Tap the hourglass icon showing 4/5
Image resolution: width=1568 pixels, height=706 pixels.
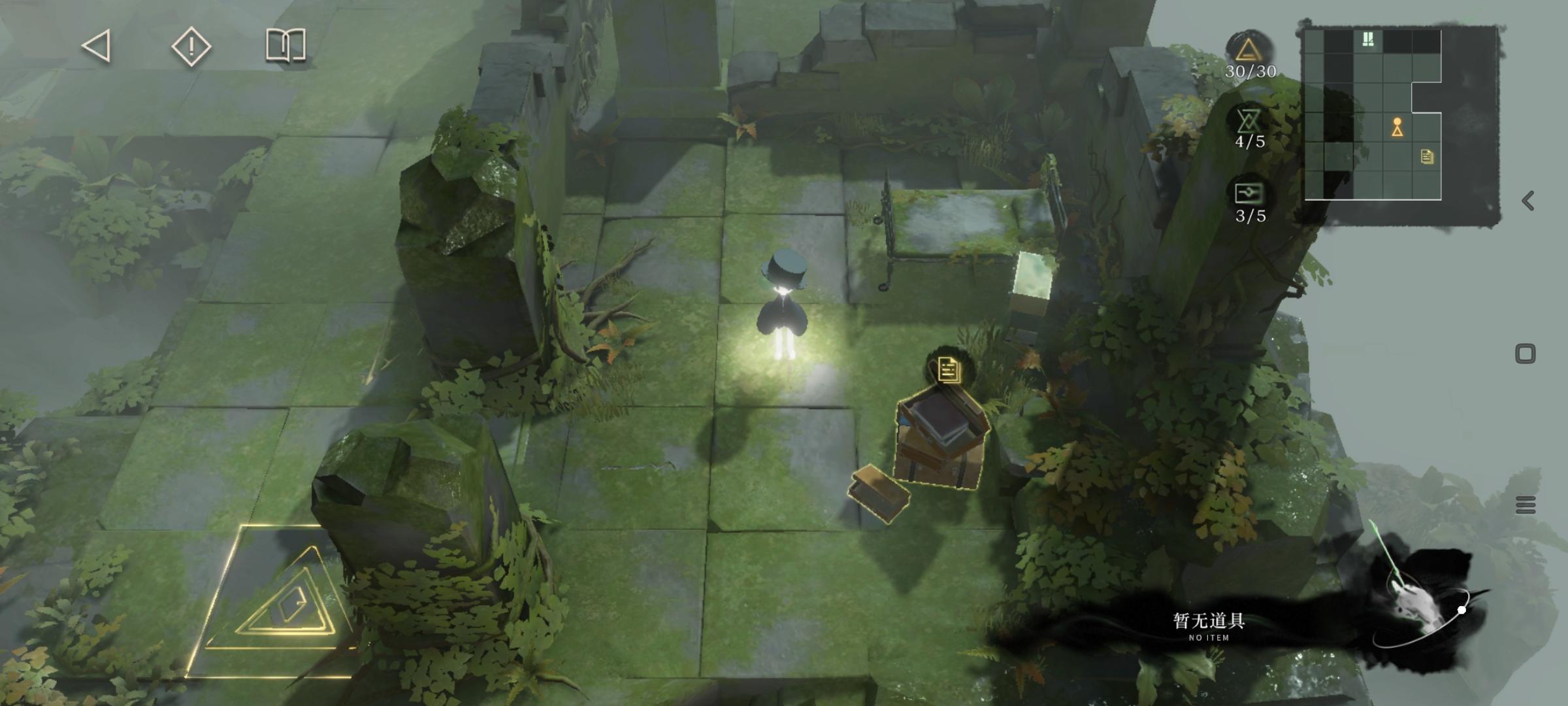(x=1249, y=121)
